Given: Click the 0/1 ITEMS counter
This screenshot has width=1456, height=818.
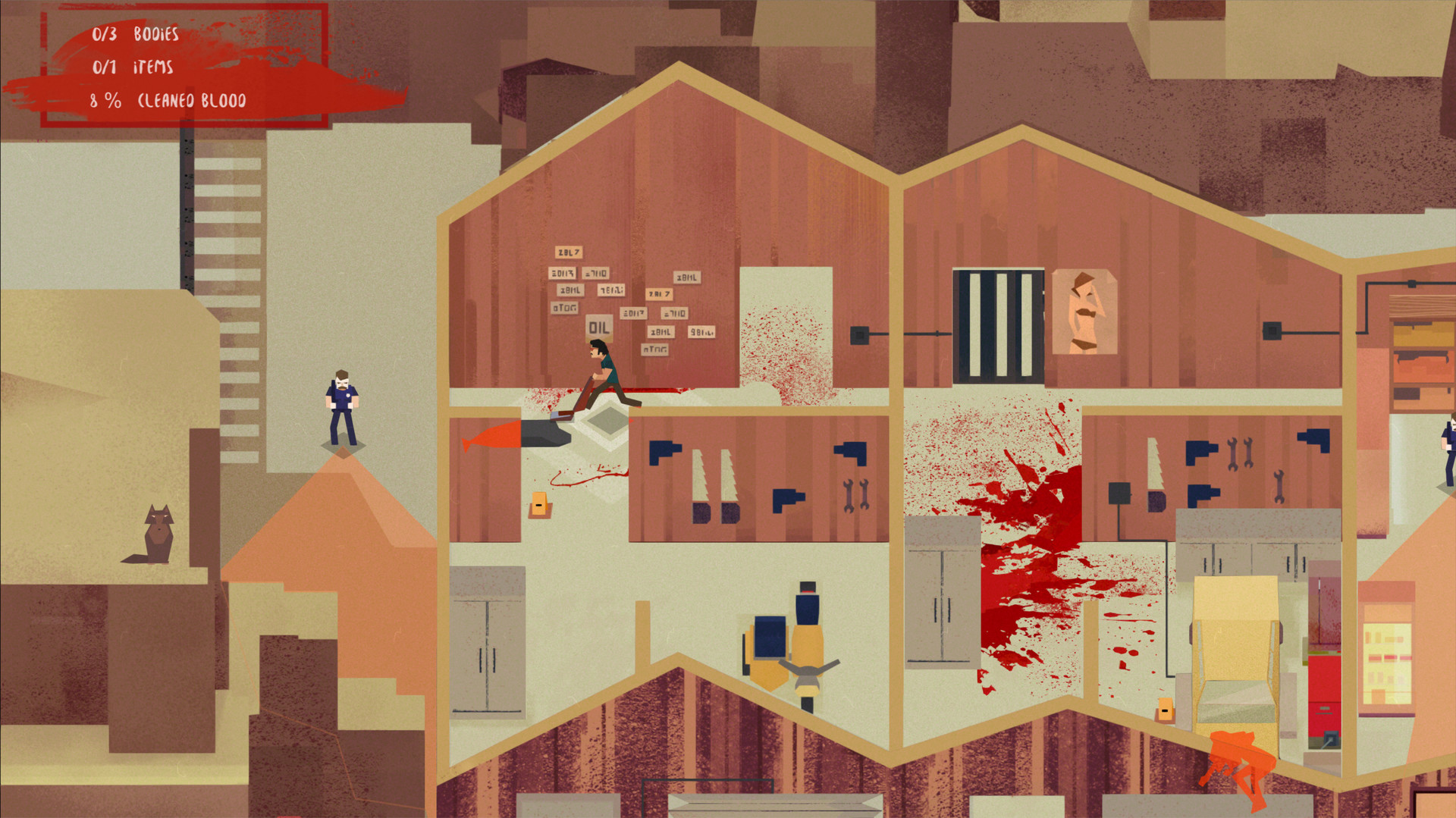Looking at the screenshot, I should 133,67.
